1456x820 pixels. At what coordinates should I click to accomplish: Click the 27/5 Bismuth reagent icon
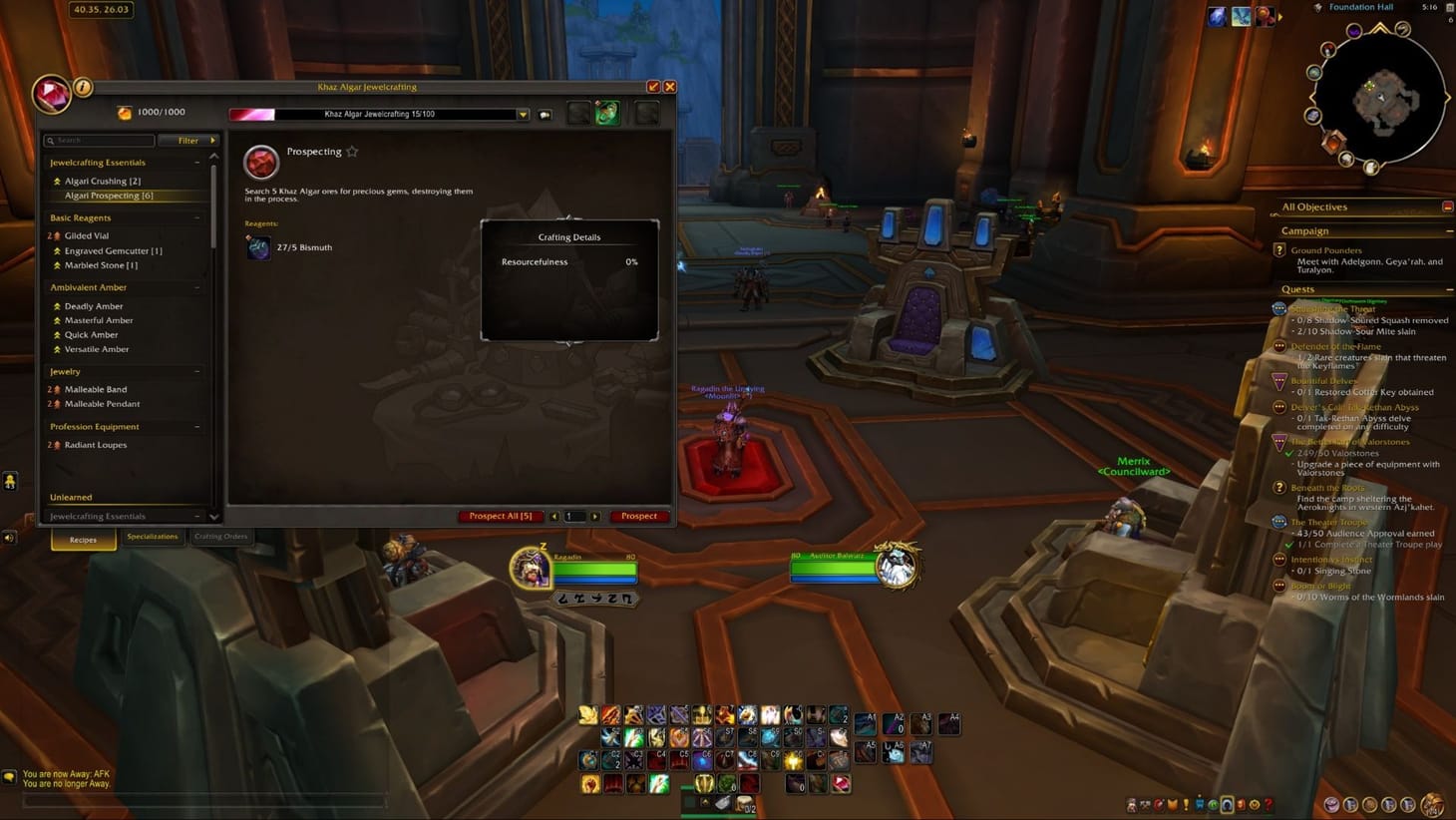[258, 247]
